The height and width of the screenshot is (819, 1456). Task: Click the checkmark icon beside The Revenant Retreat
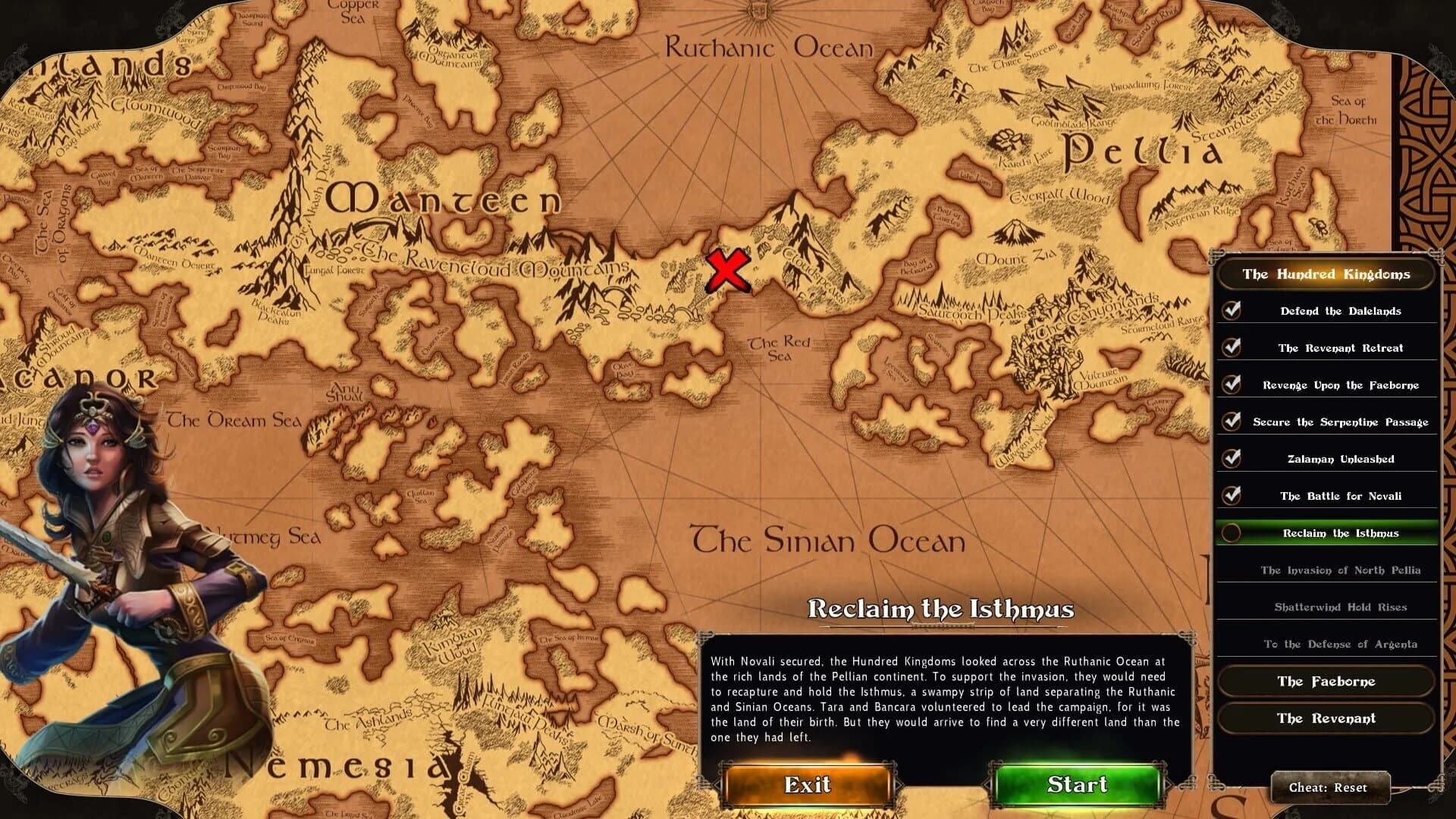coord(1233,347)
